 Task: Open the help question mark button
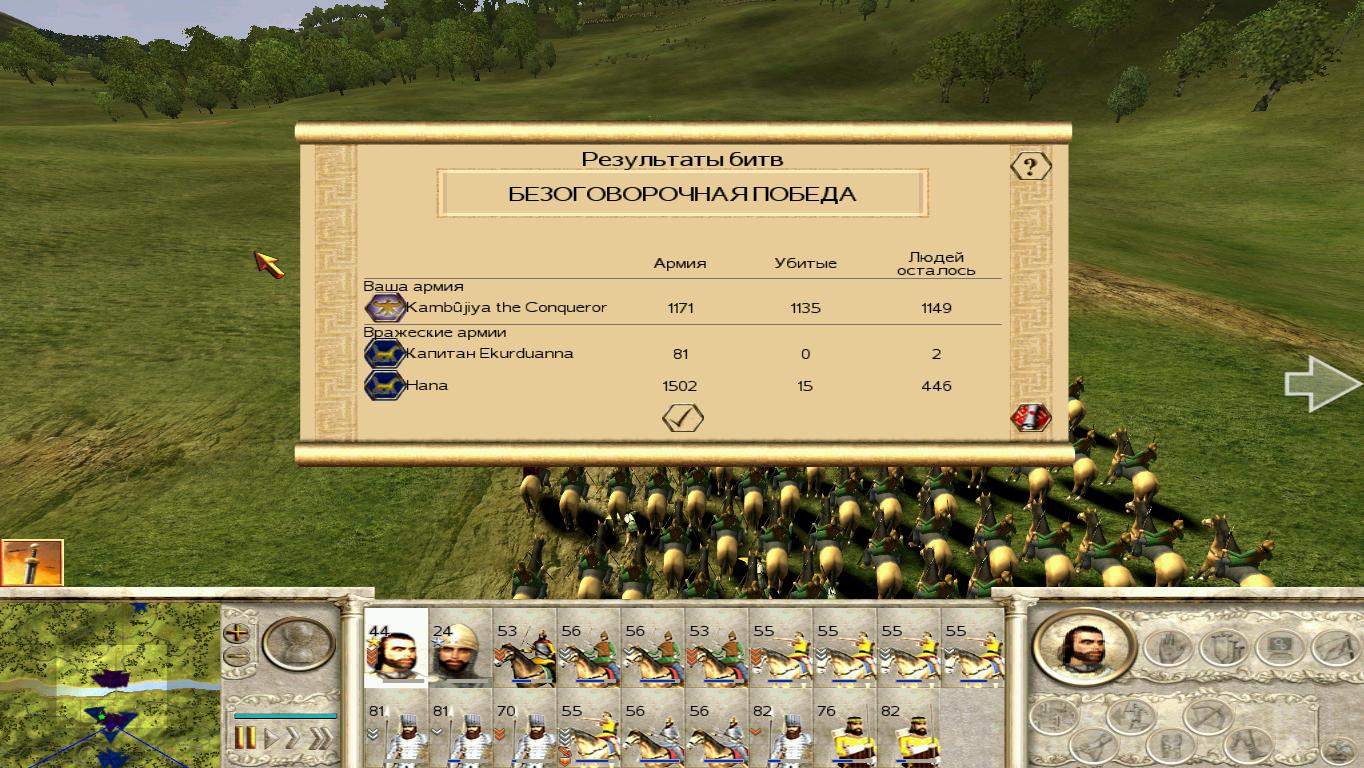[1030, 166]
